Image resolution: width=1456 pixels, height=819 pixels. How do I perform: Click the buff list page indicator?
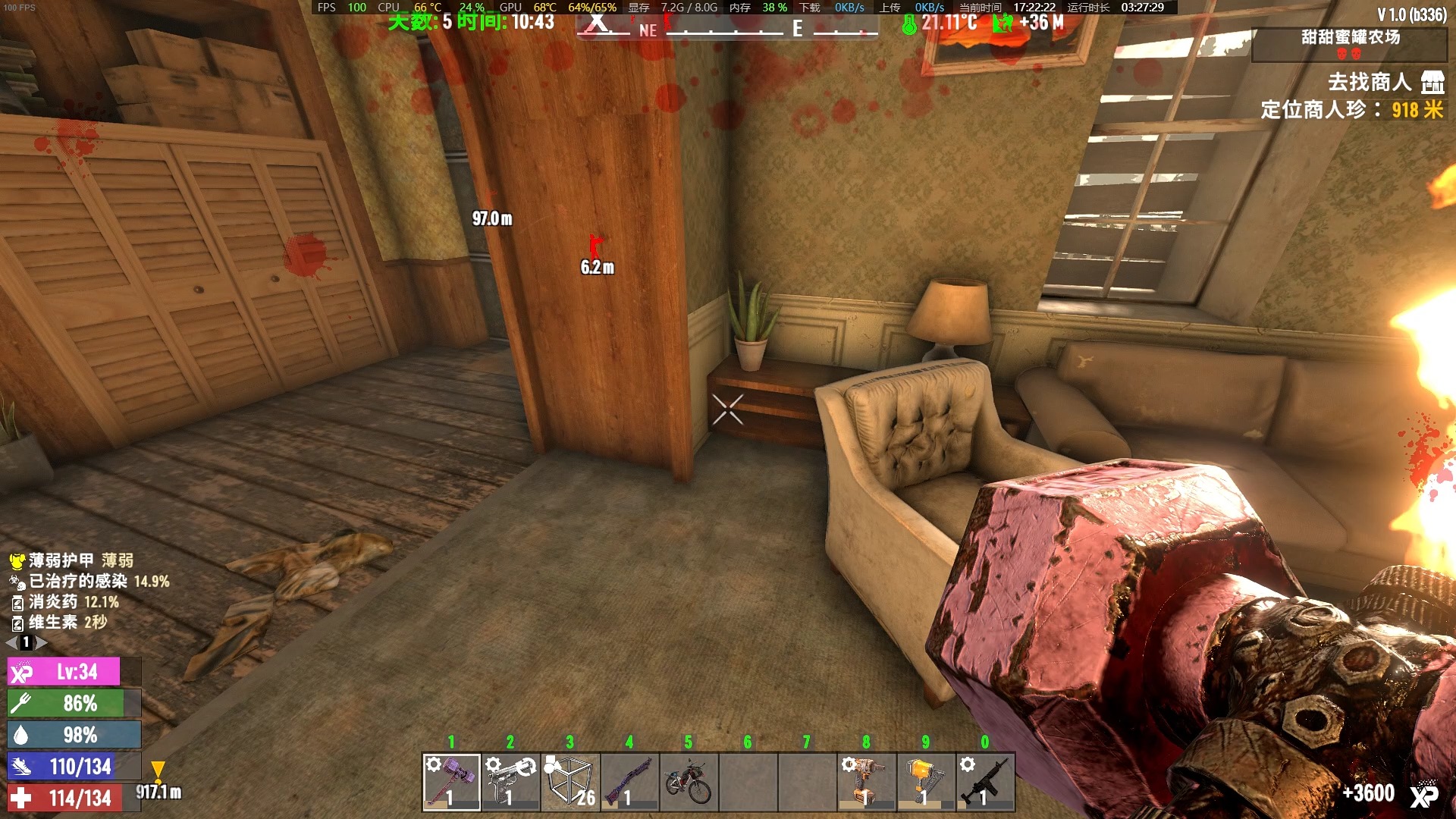click(27, 642)
